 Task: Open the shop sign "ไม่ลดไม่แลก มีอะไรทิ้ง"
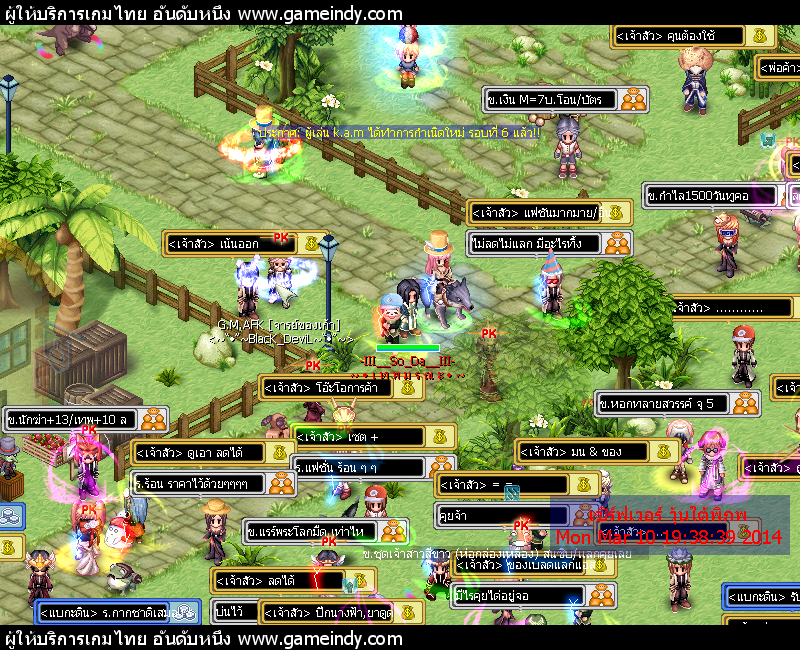(x=536, y=243)
